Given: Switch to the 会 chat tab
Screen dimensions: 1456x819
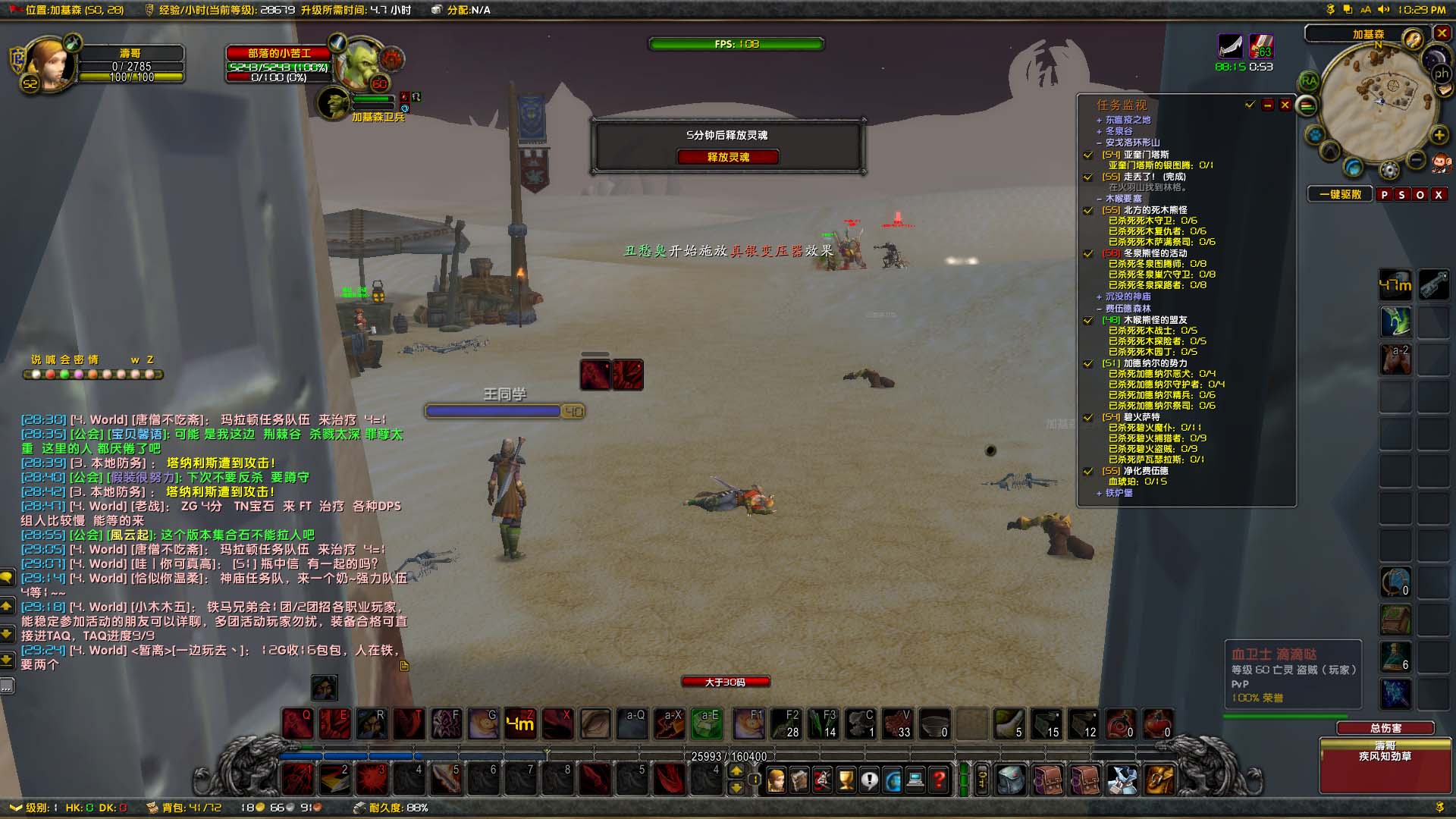Looking at the screenshot, I should click(x=66, y=359).
